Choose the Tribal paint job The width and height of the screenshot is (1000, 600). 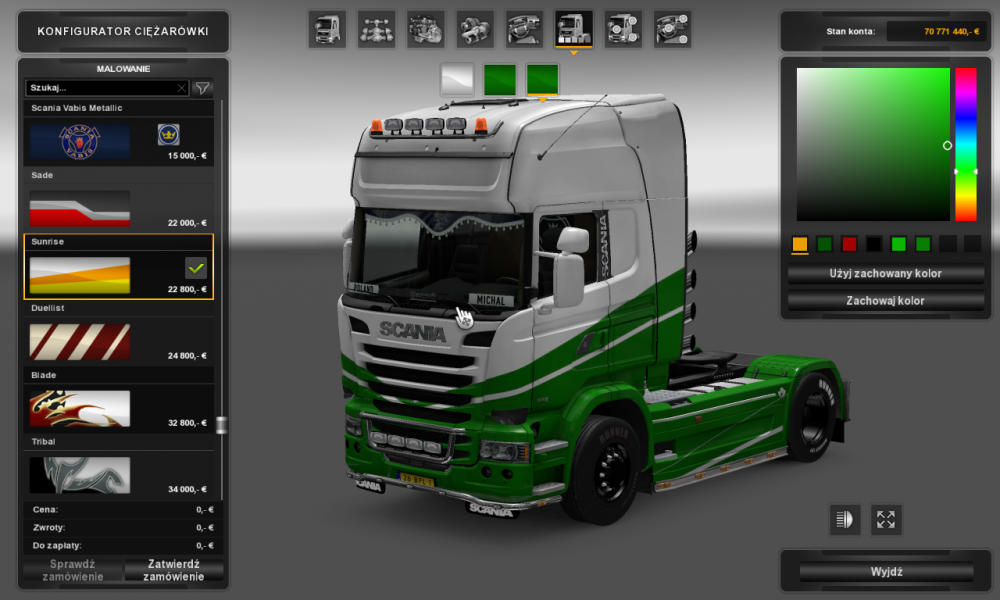[118, 474]
